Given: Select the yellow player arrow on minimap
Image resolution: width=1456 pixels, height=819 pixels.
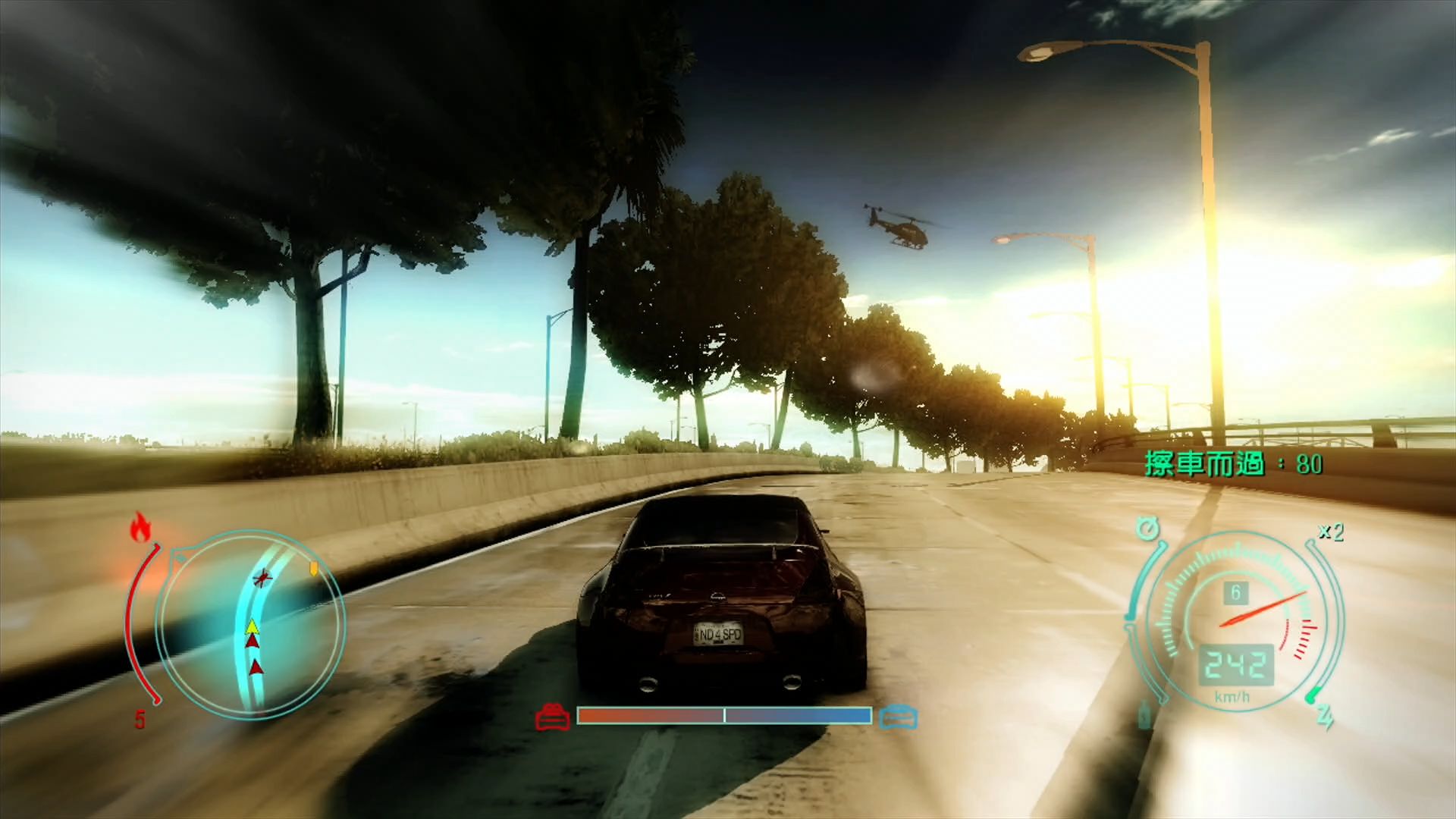Looking at the screenshot, I should [x=252, y=626].
